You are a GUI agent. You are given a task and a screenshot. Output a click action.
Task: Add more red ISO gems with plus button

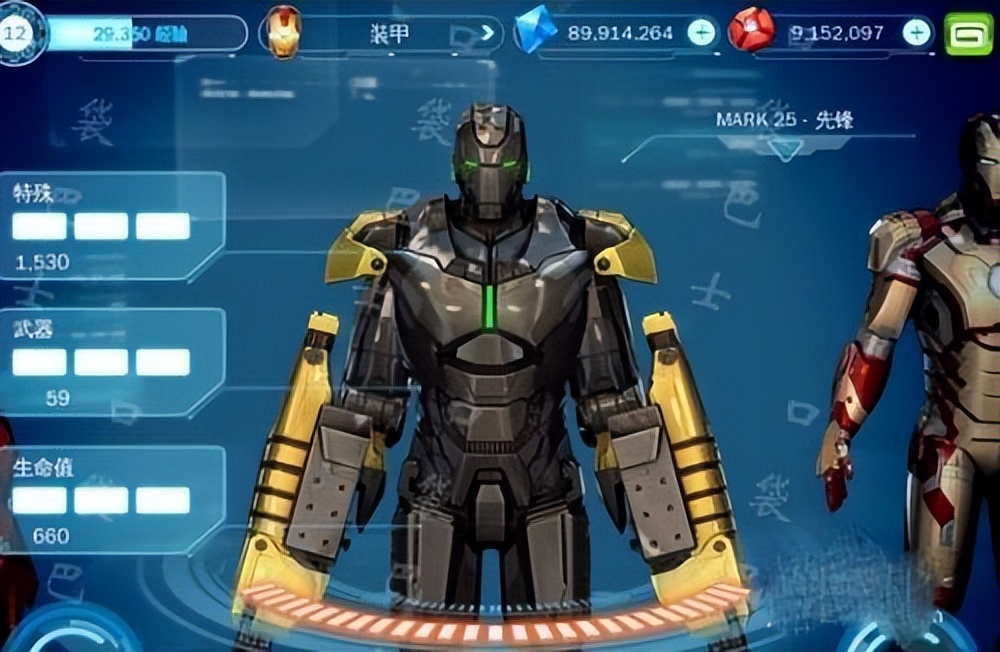pos(916,33)
